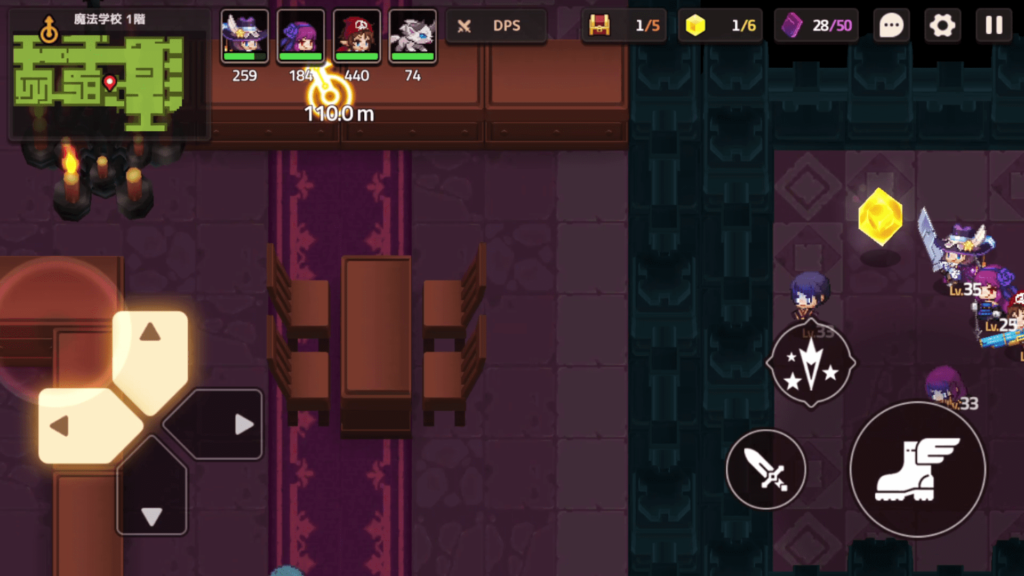
Task: Open the gear settings menu
Action: 942,26
